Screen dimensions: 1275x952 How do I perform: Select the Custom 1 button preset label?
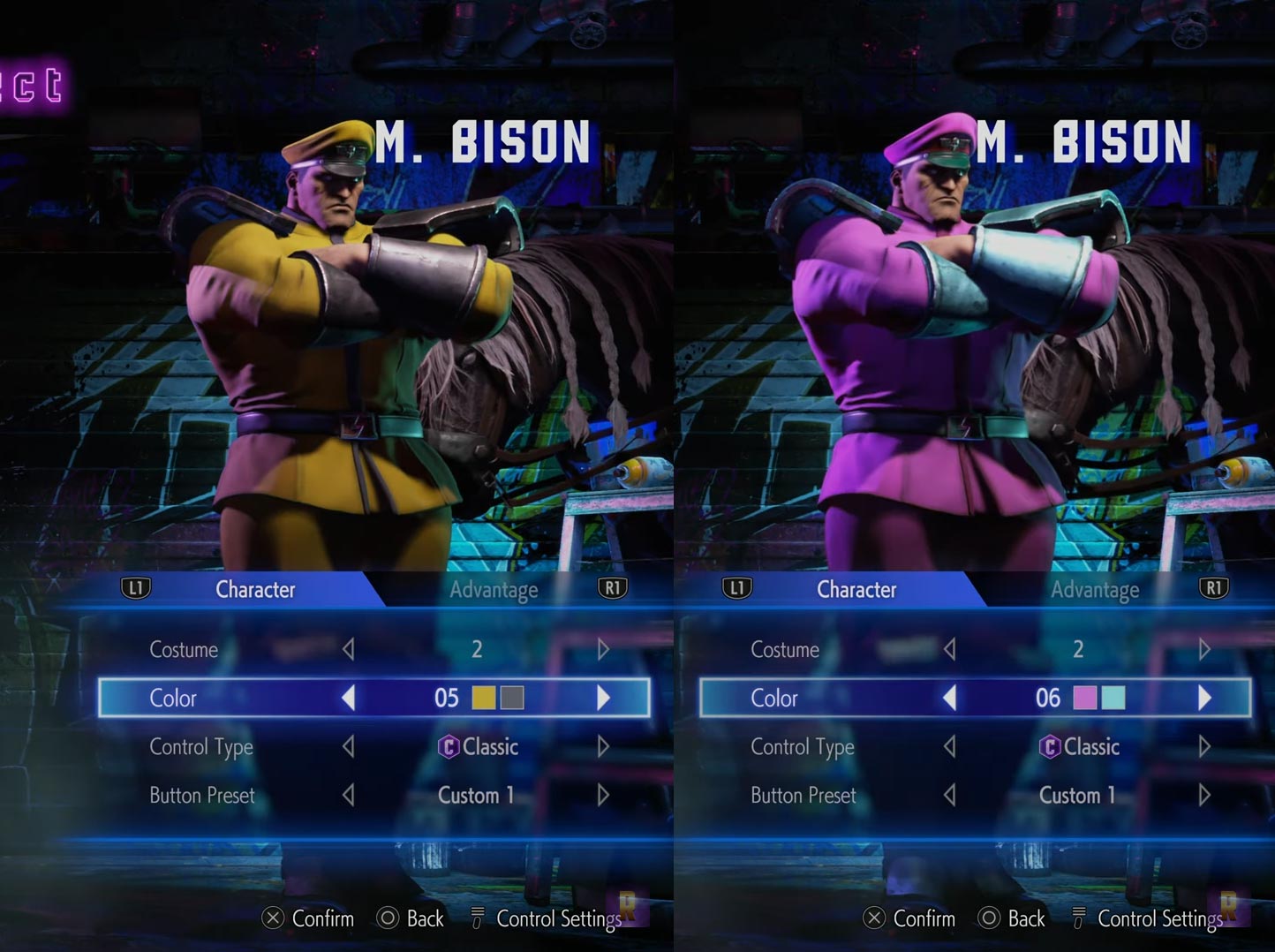click(x=476, y=796)
